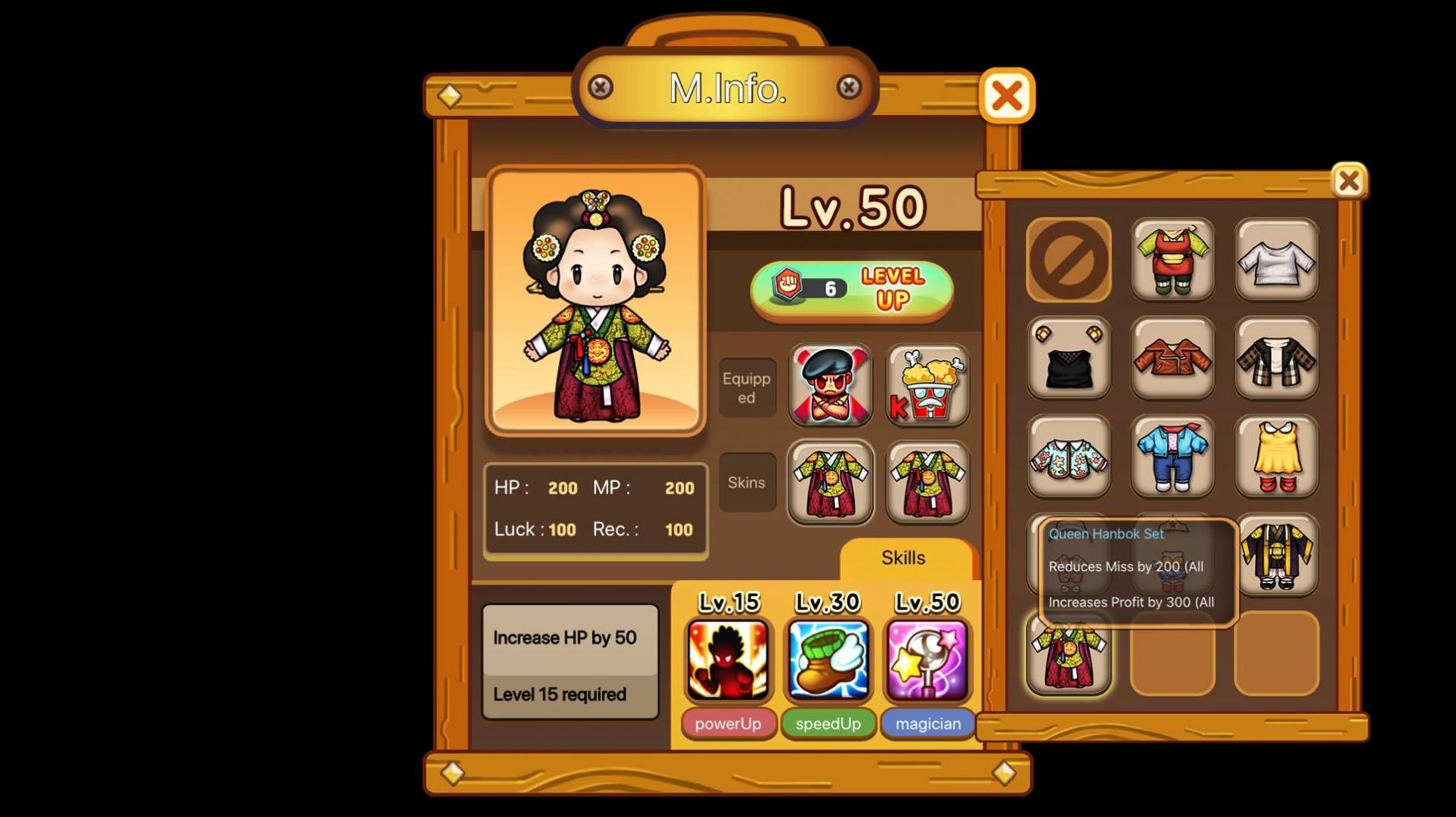Viewport: 1456px width, 817px height.
Task: Select the yellow dress with red shoes
Action: pos(1276,457)
